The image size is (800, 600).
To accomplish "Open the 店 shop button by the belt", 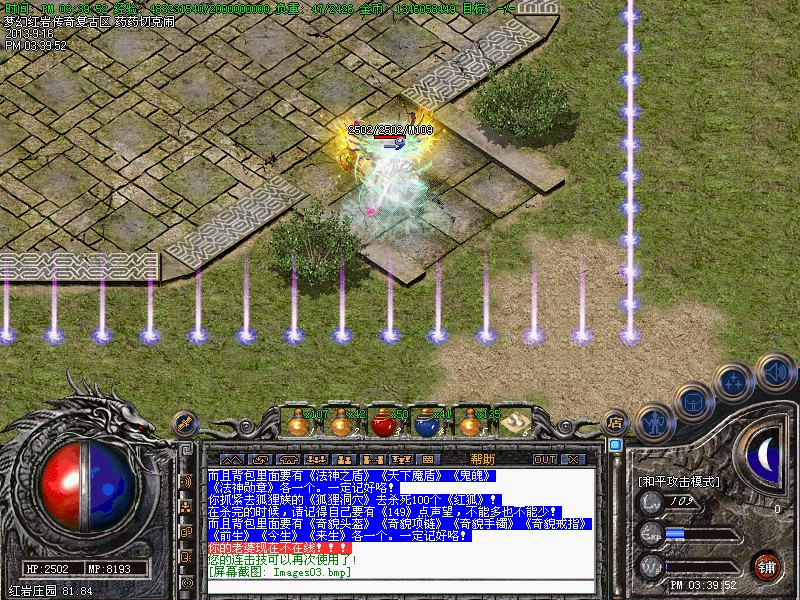I will 616,423.
